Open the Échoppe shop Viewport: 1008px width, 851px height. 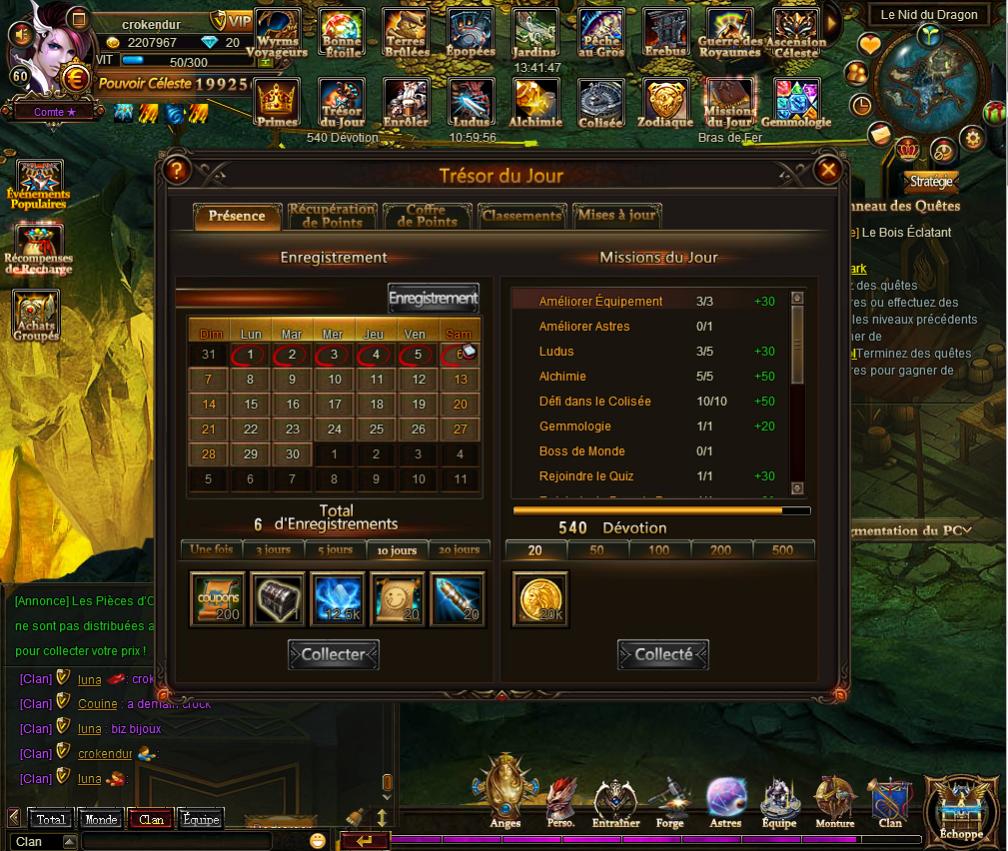[961, 806]
